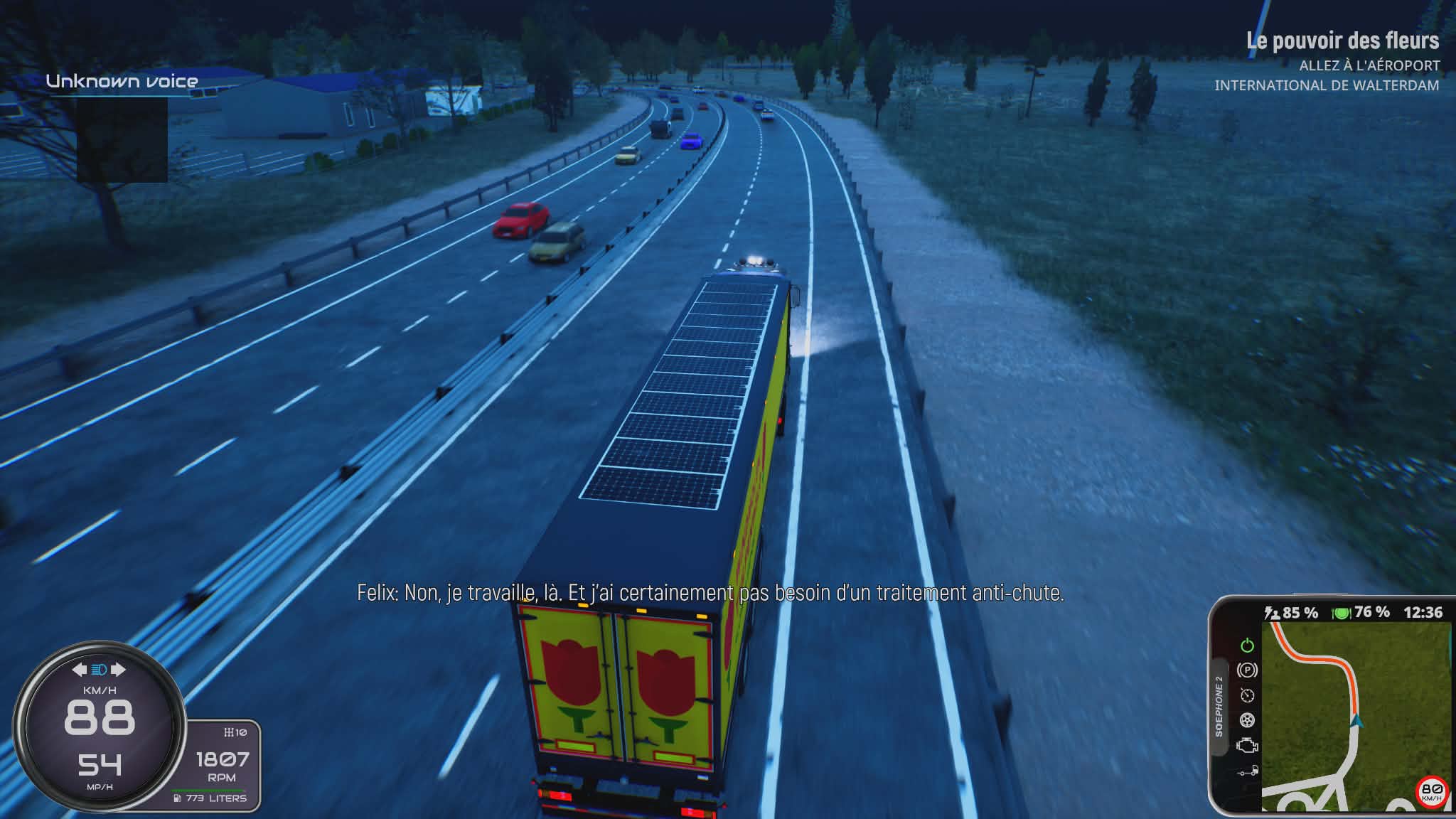The image size is (1456, 819).
Task: Select the truck trailer coupling icon
Action: click(1247, 771)
